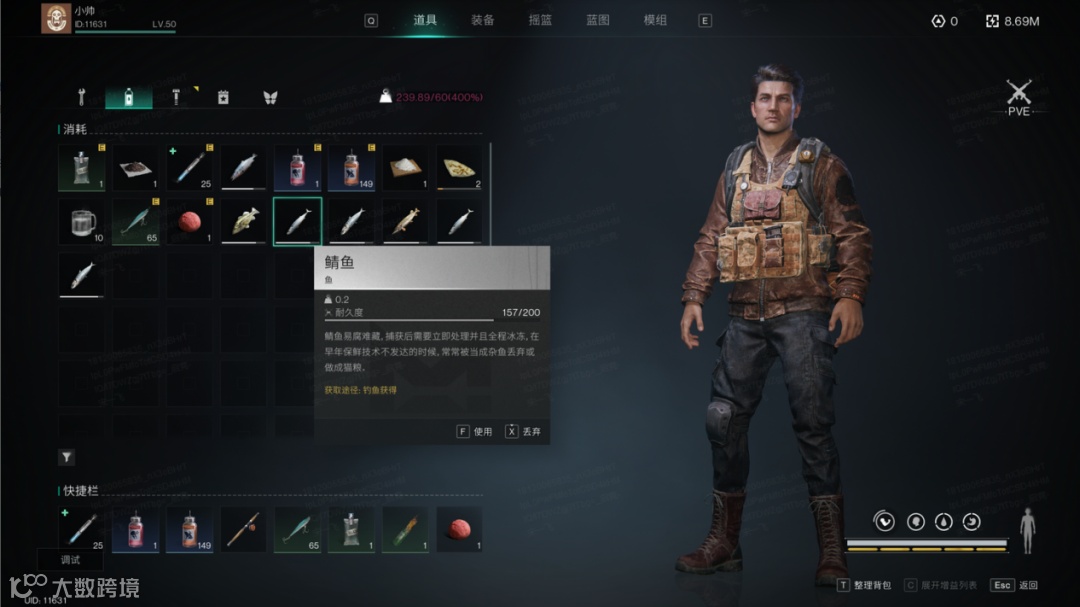This screenshot has width=1080, height=607.
Task: Pick the fishing rod in the quick bar
Action: tap(243, 529)
